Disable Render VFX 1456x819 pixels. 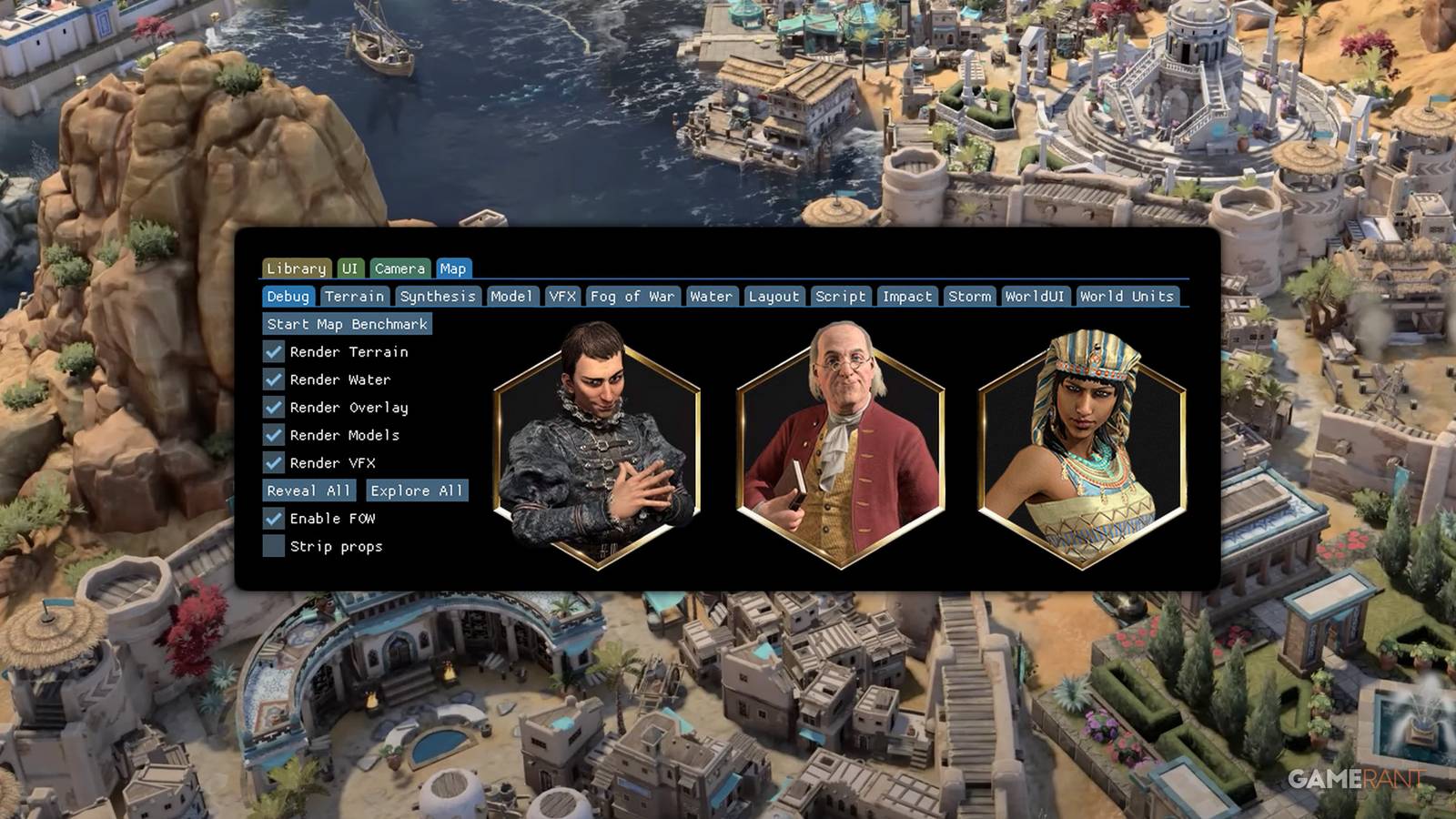click(272, 463)
